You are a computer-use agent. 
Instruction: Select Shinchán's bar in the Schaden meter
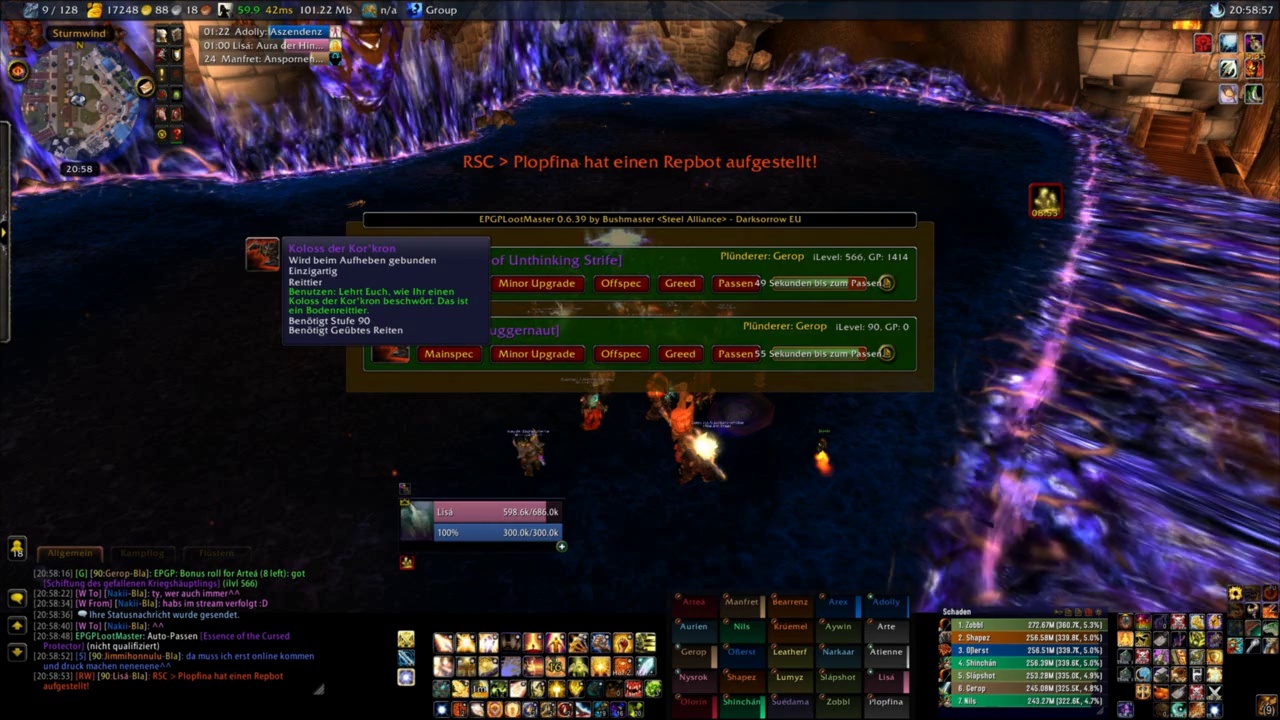1025,662
